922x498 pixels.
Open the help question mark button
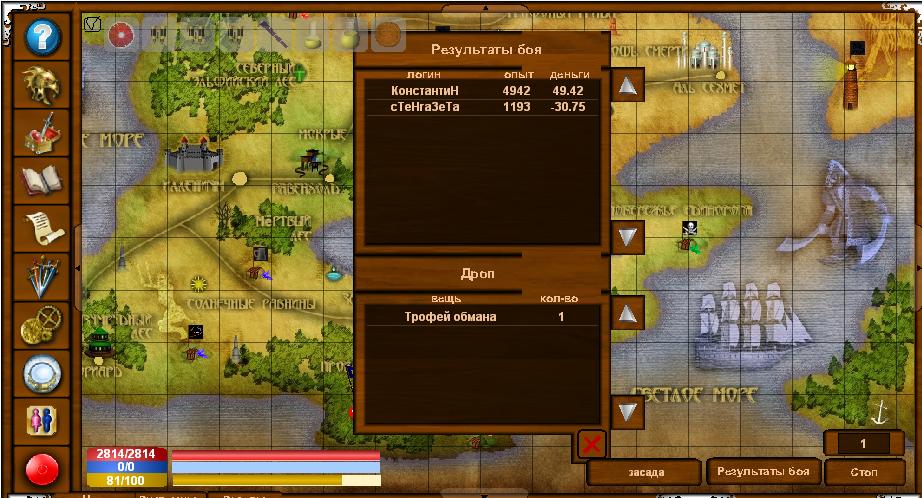[42, 37]
